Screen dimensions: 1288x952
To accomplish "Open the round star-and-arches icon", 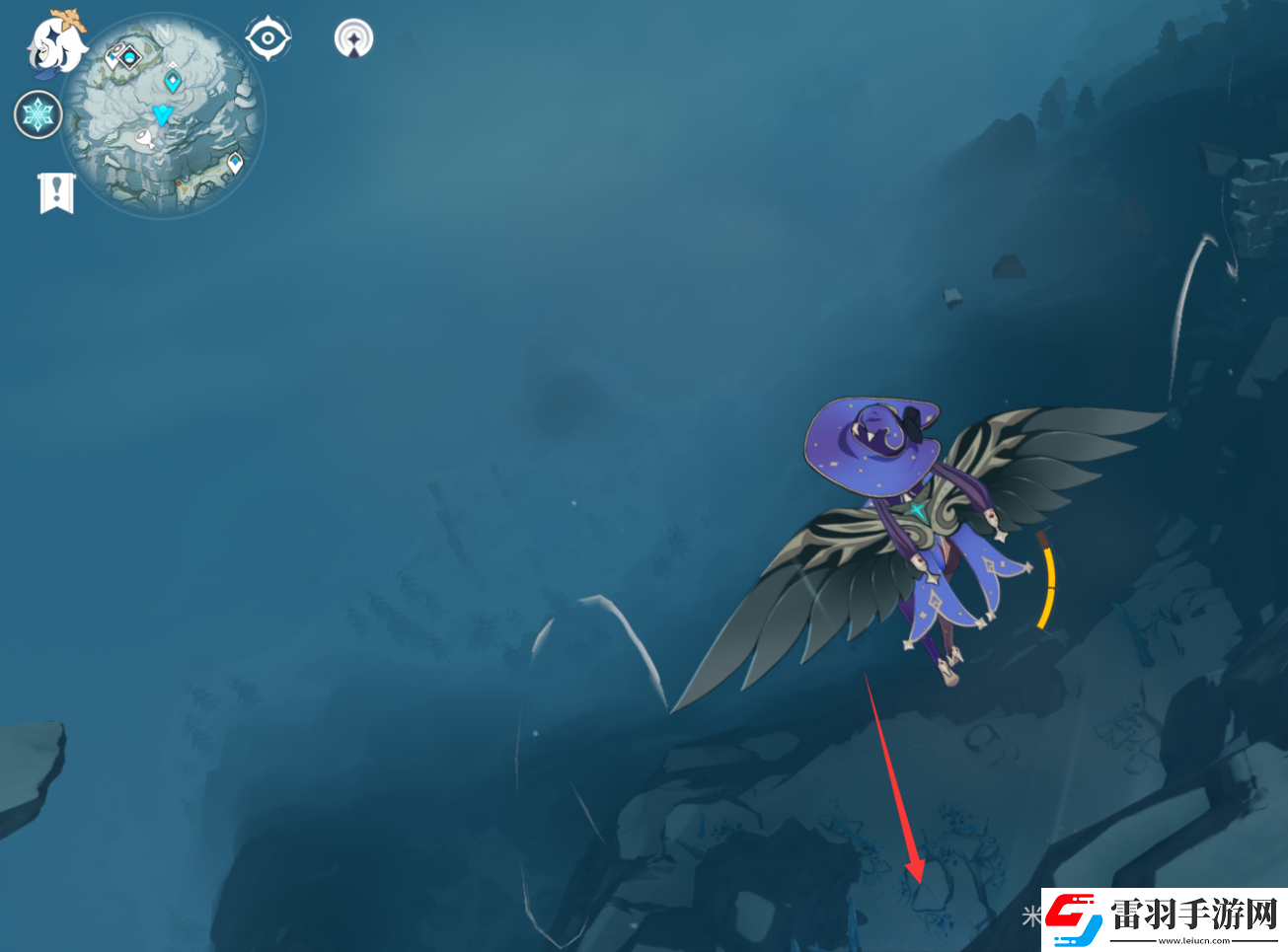I will tap(353, 39).
